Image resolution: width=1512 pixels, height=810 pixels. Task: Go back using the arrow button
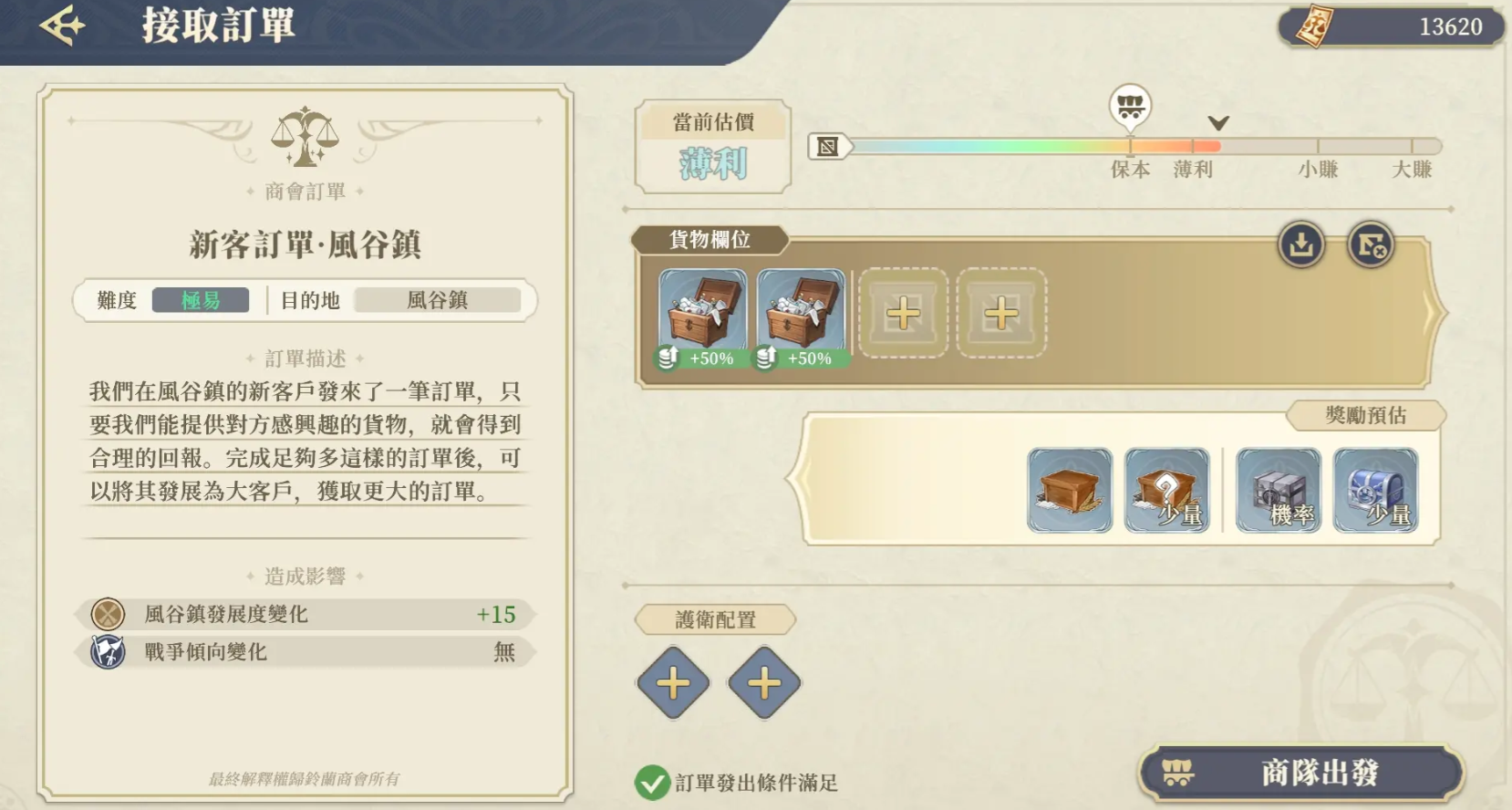coord(62,26)
